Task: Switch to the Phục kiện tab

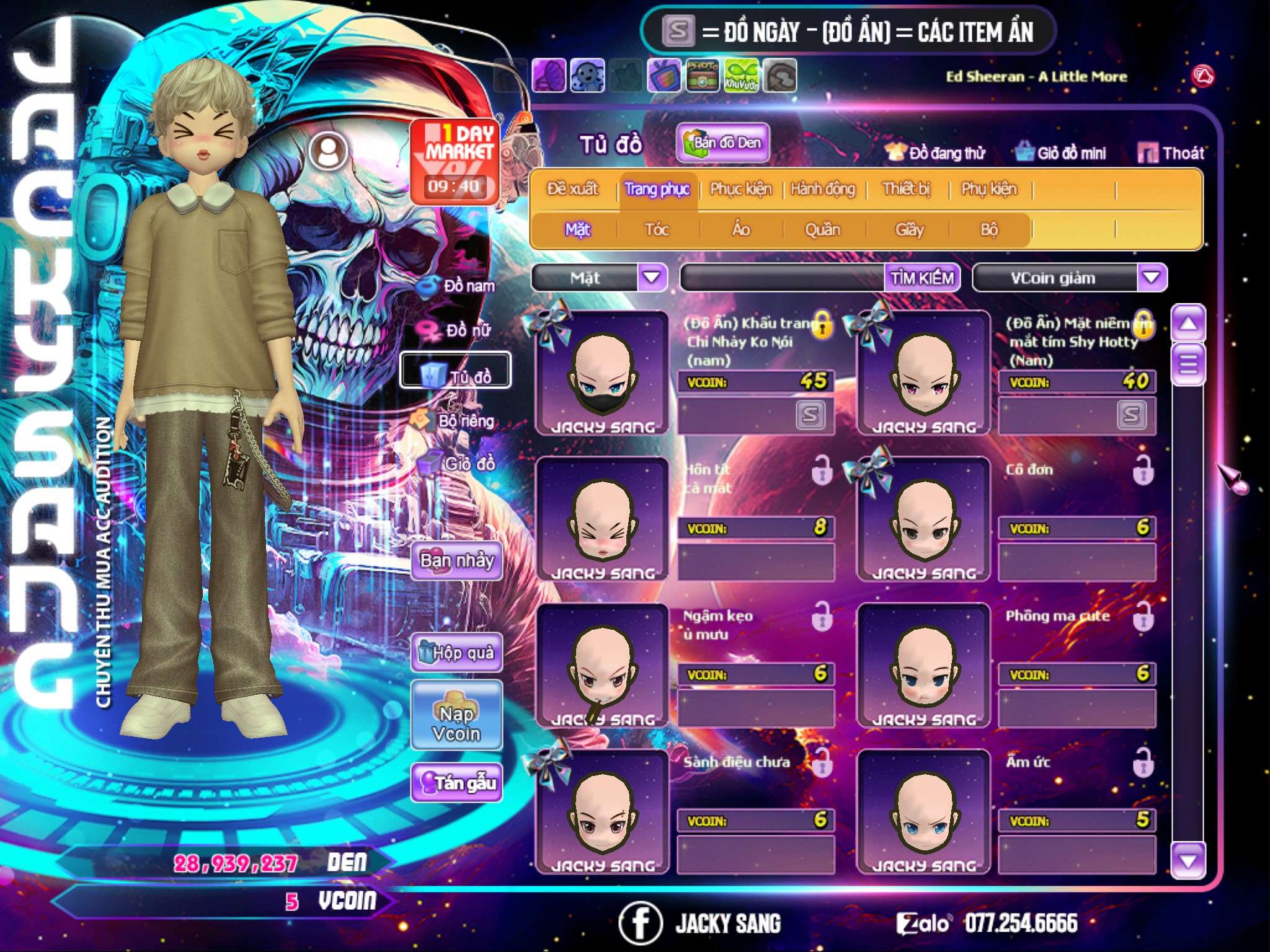Action: pyautogui.click(x=741, y=189)
